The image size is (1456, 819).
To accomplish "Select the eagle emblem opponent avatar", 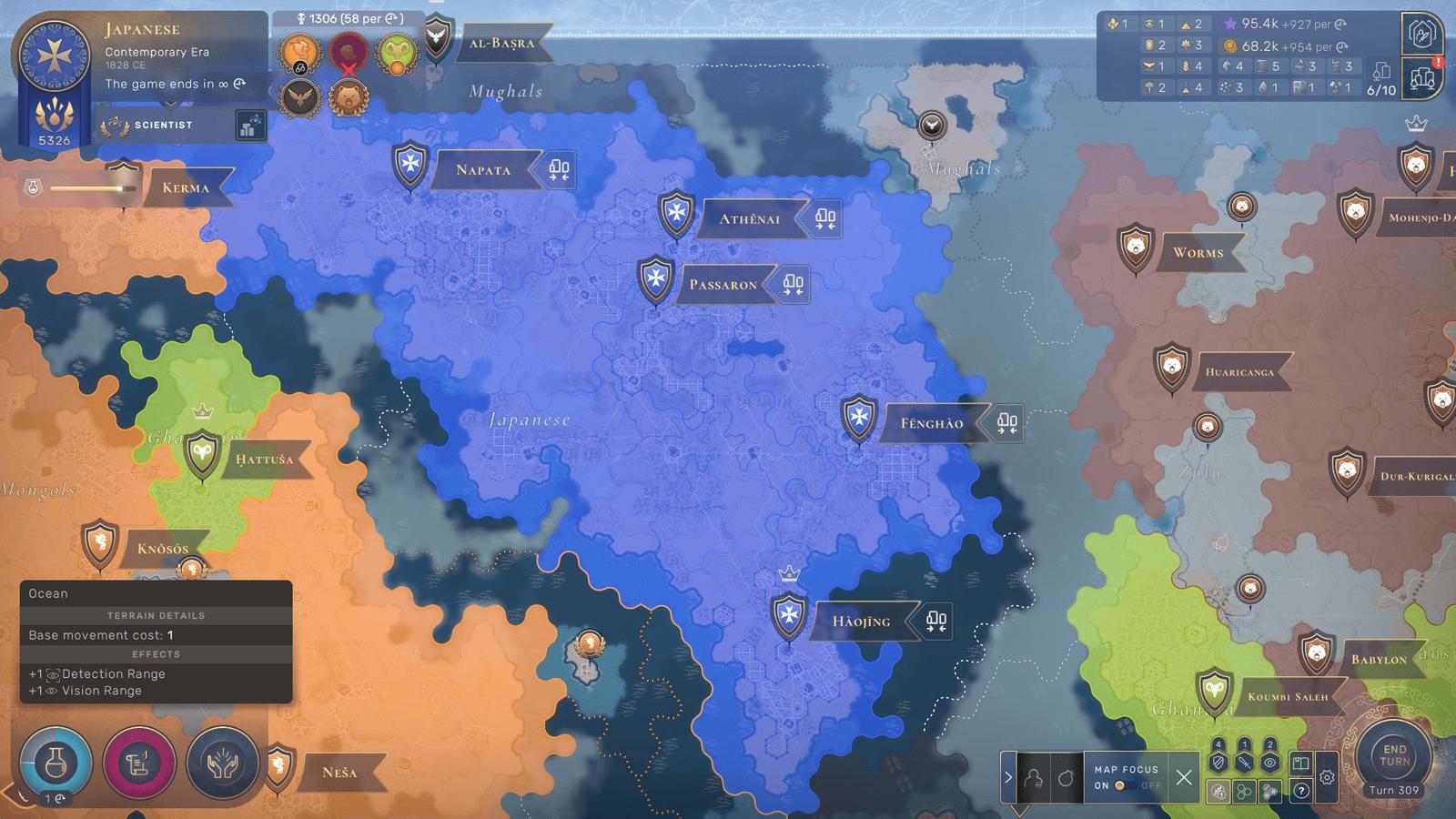I will click(x=300, y=98).
